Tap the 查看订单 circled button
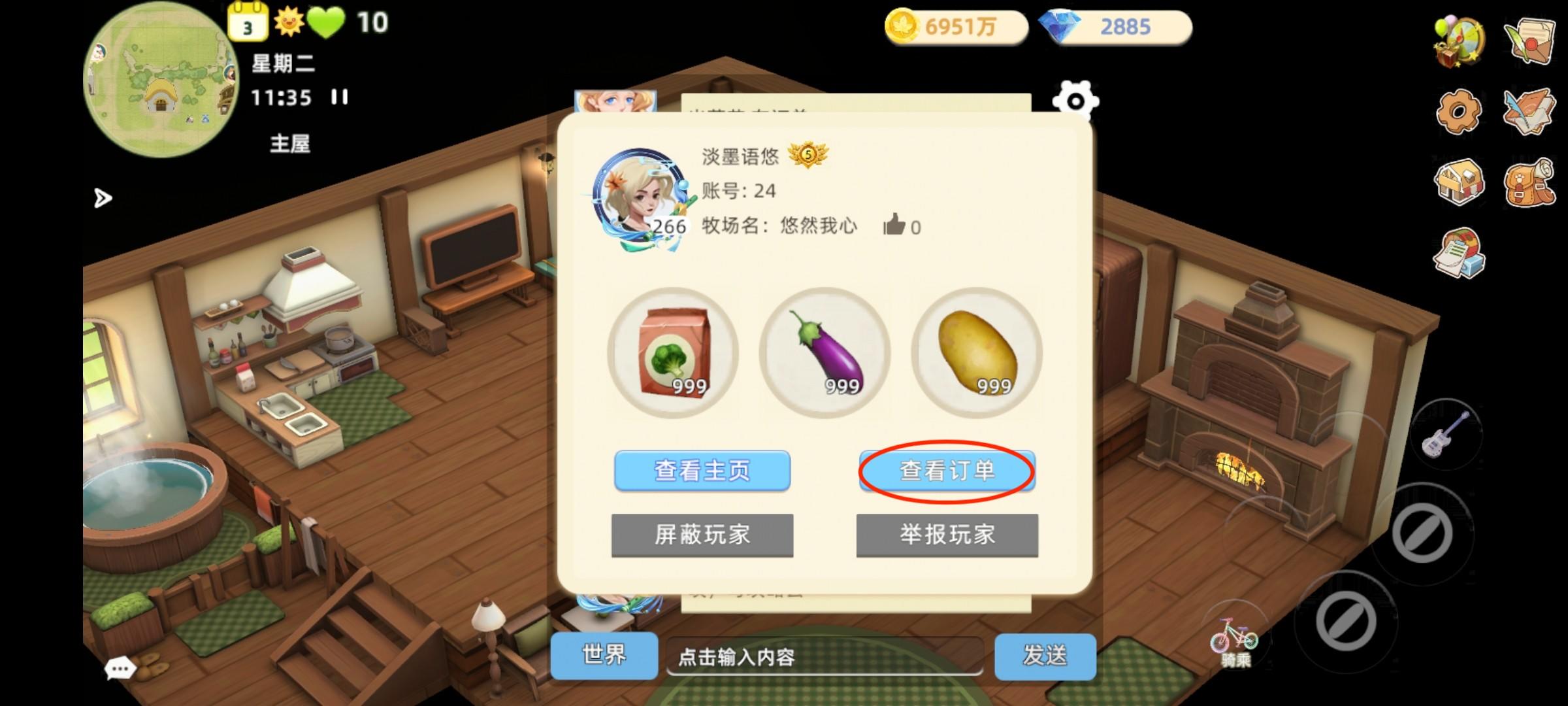This screenshot has width=1568, height=706. [x=946, y=471]
